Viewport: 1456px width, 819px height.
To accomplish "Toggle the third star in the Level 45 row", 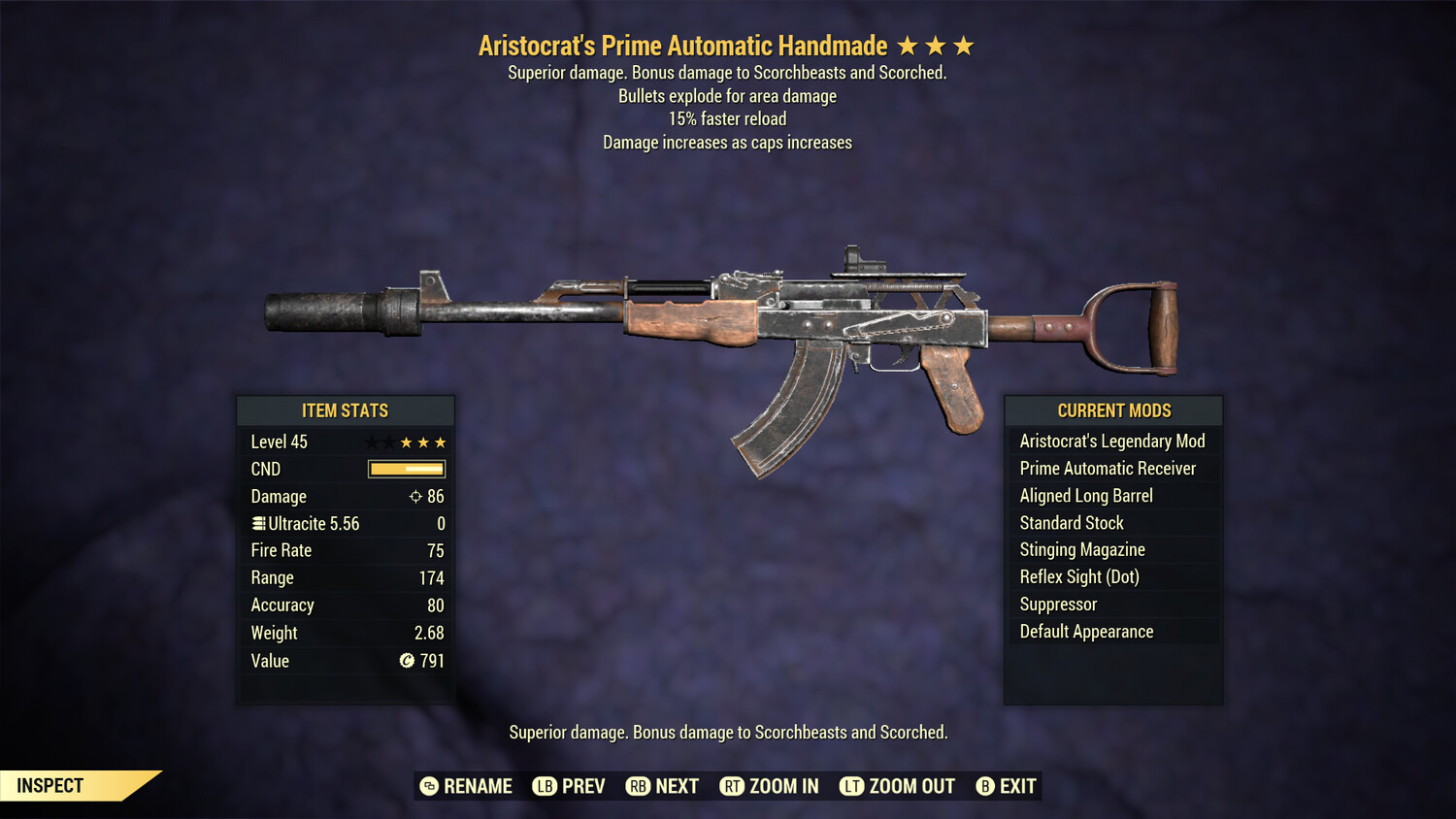I will click(408, 442).
